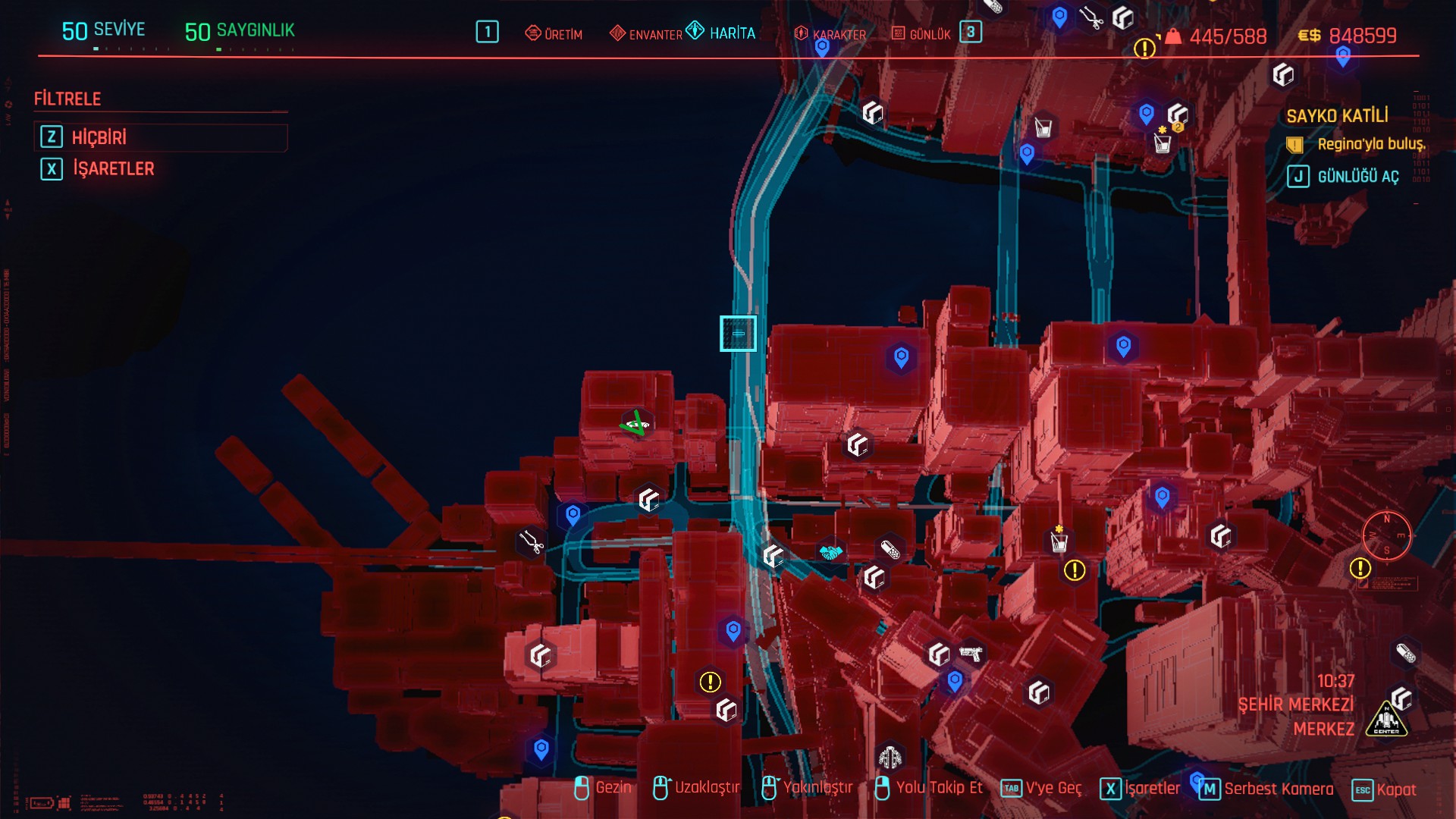1456x819 pixels.
Task: Open the Üretim crafting tab
Action: [x=554, y=34]
